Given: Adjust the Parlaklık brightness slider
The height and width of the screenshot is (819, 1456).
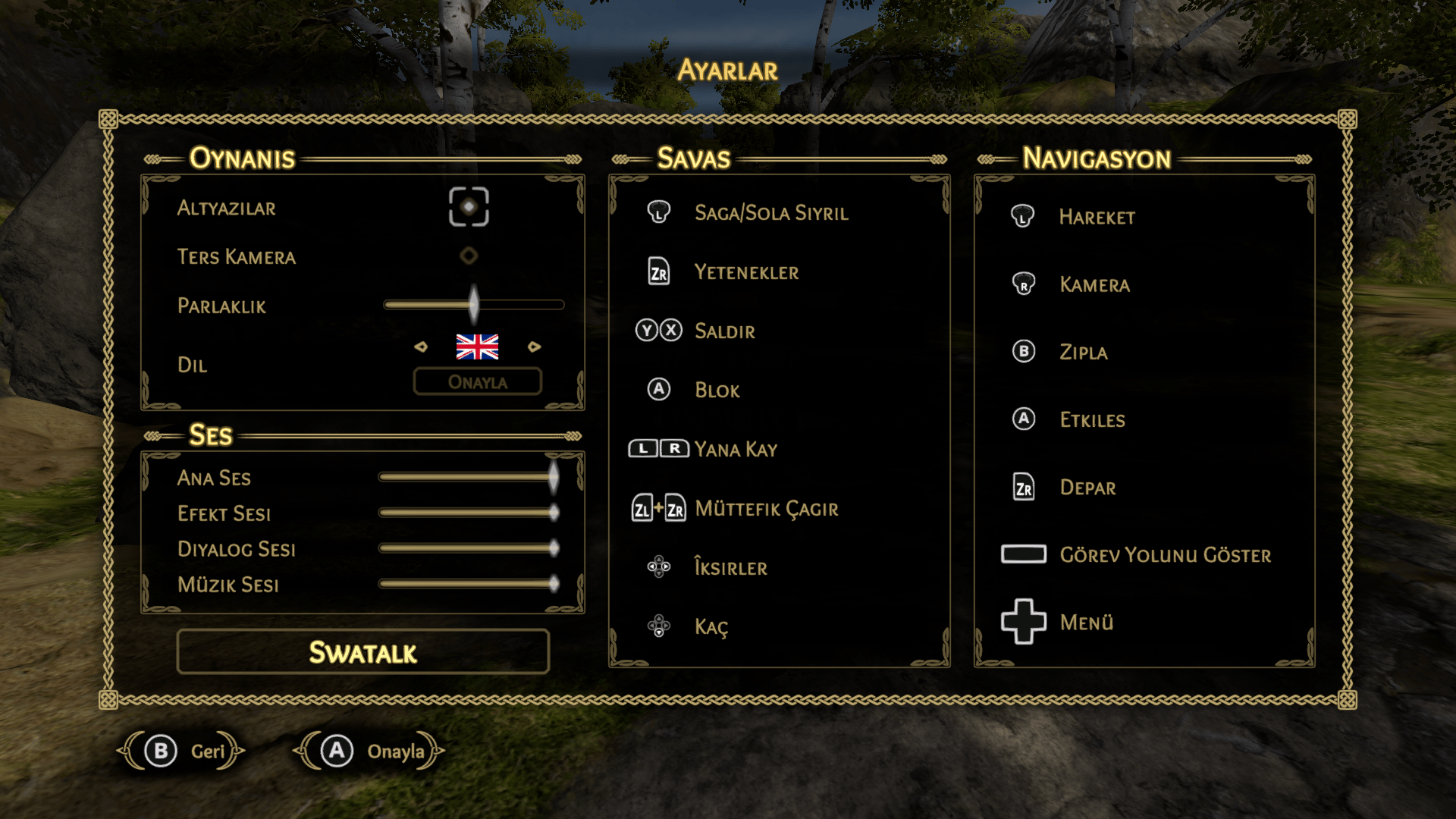Looking at the screenshot, I should [474, 305].
